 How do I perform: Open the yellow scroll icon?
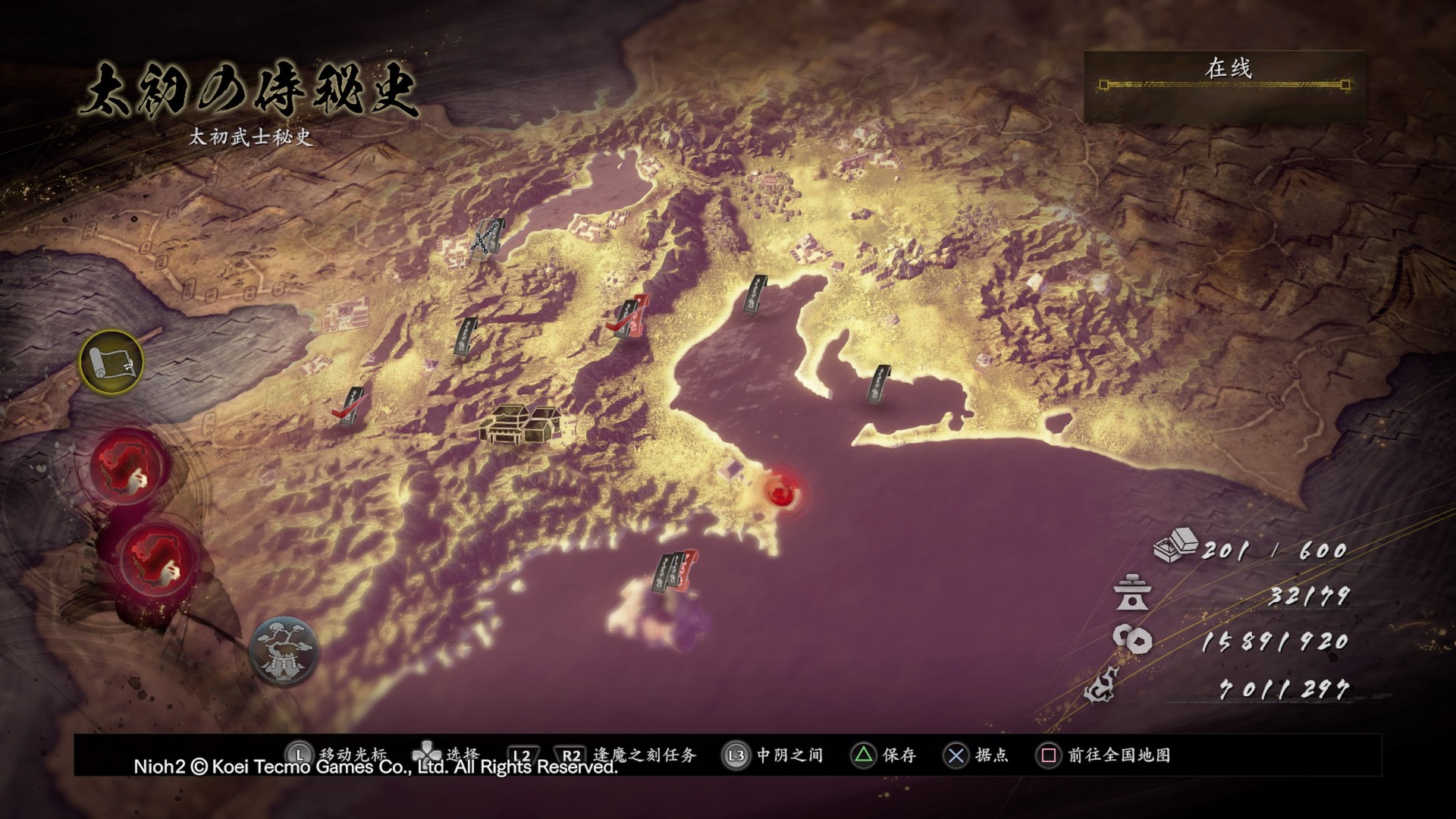(111, 361)
